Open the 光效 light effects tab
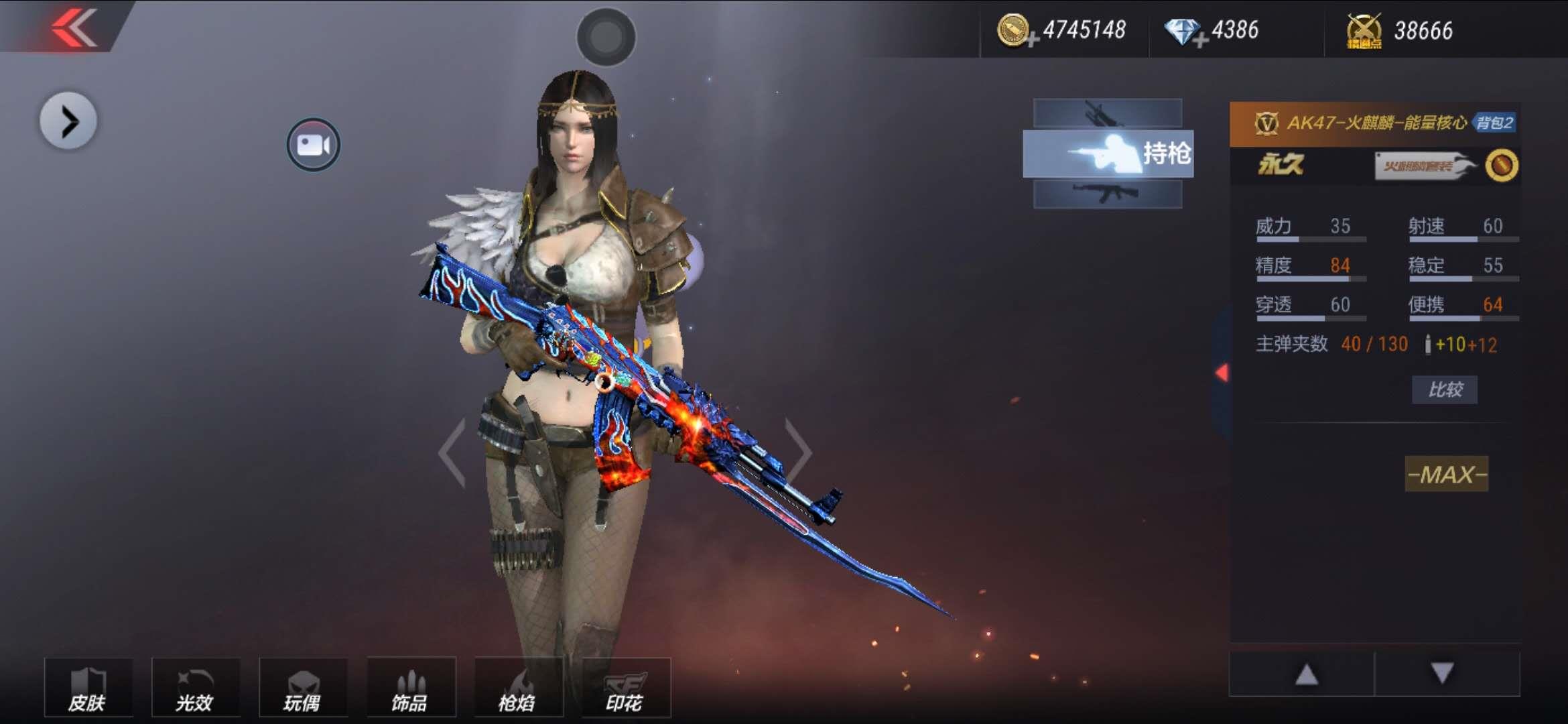 195,688
